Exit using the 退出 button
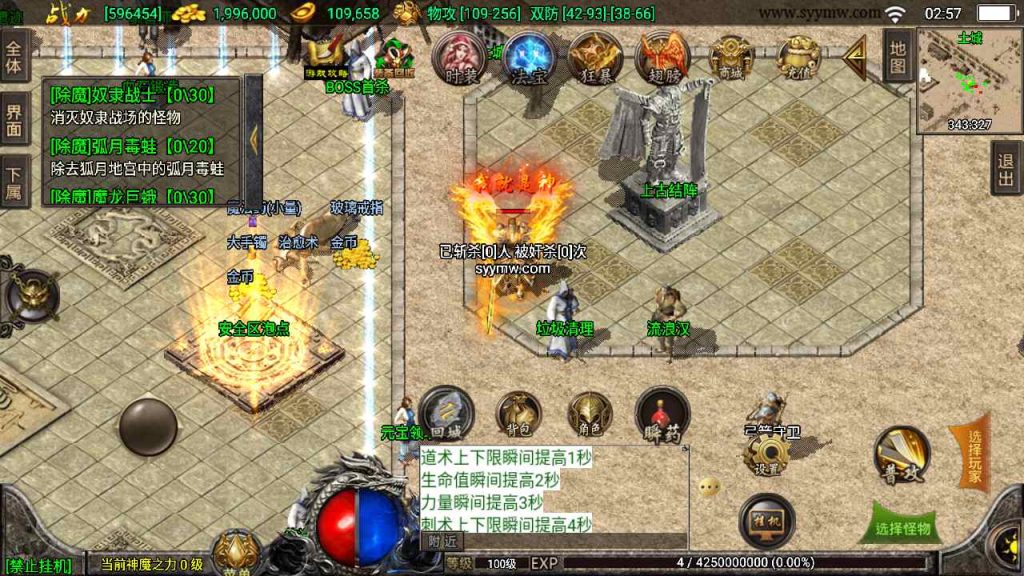Viewport: 1024px width, 576px height. (x=1006, y=167)
